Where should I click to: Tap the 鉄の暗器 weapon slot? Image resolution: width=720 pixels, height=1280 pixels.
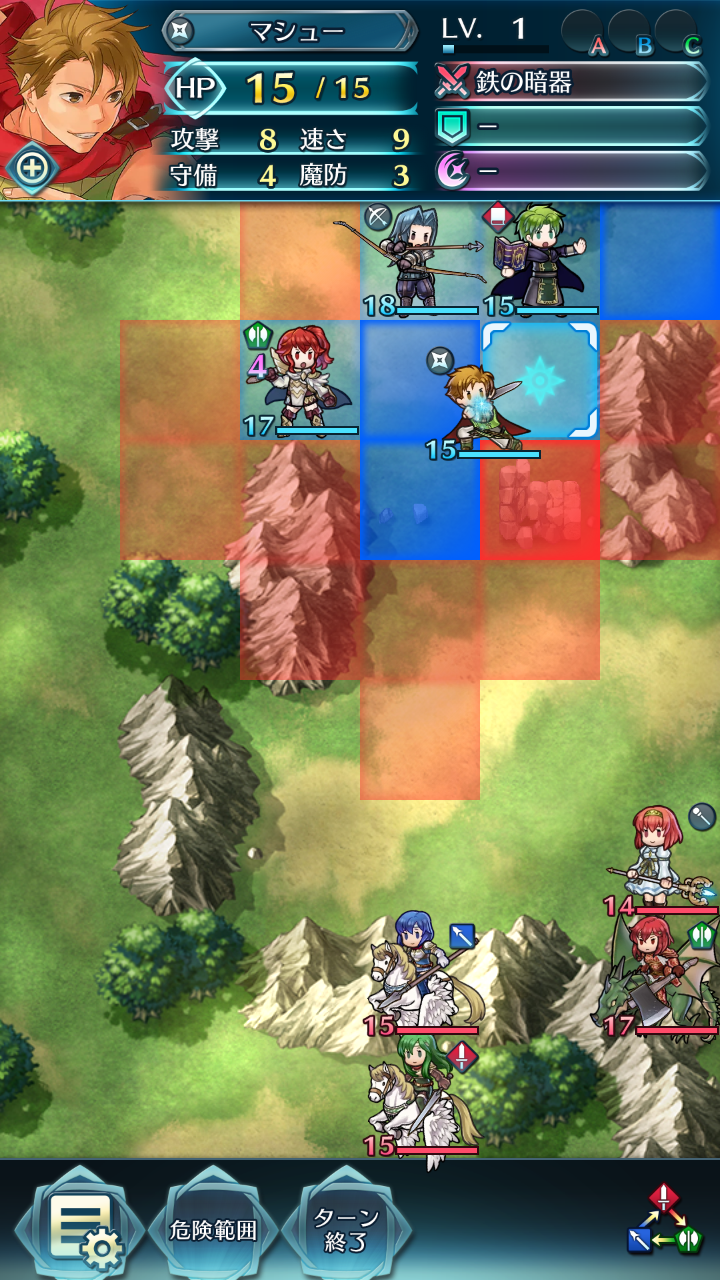tap(572, 83)
